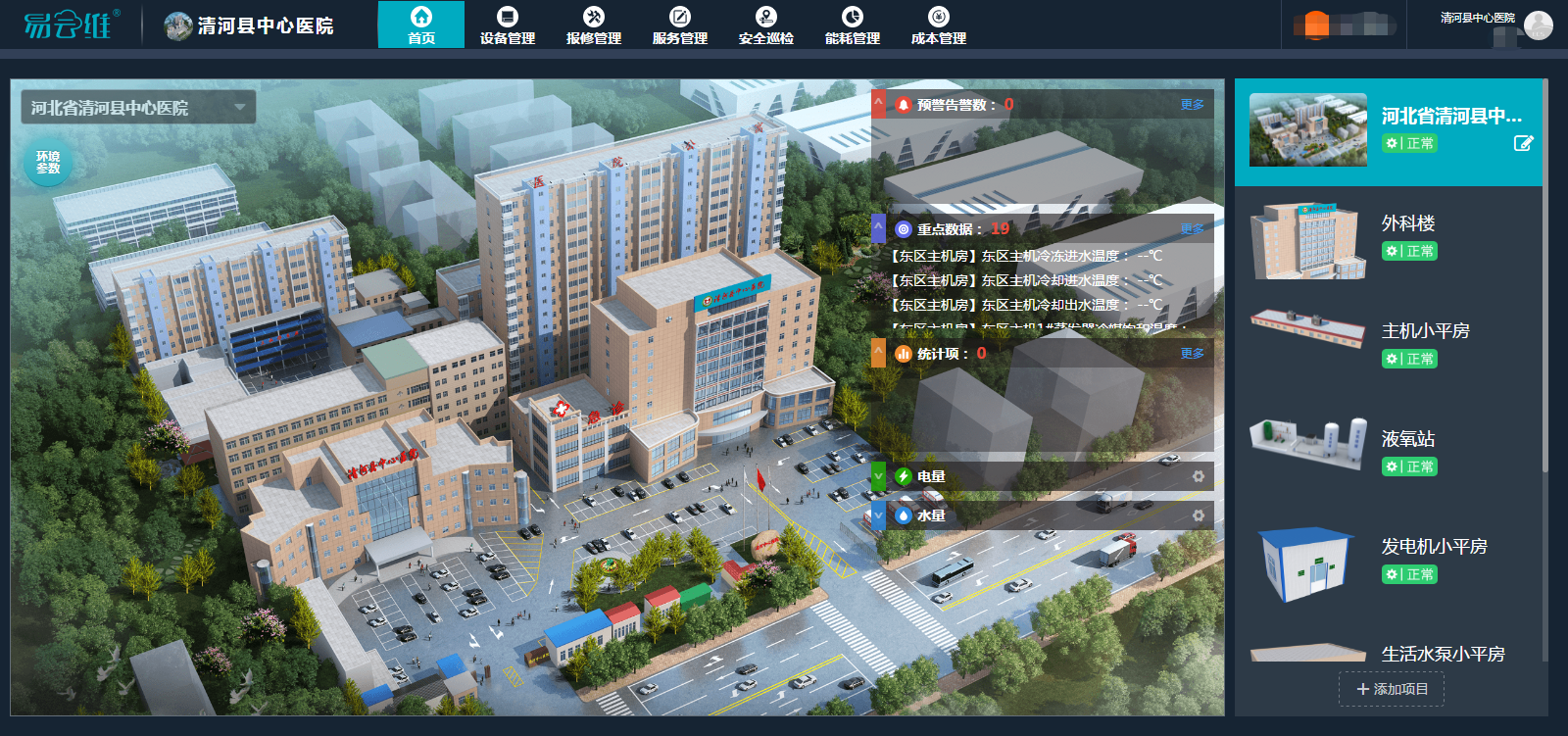The height and width of the screenshot is (736, 1568).
Task: Edit the 河北省清河县中心医院 project card
Action: tap(1523, 144)
